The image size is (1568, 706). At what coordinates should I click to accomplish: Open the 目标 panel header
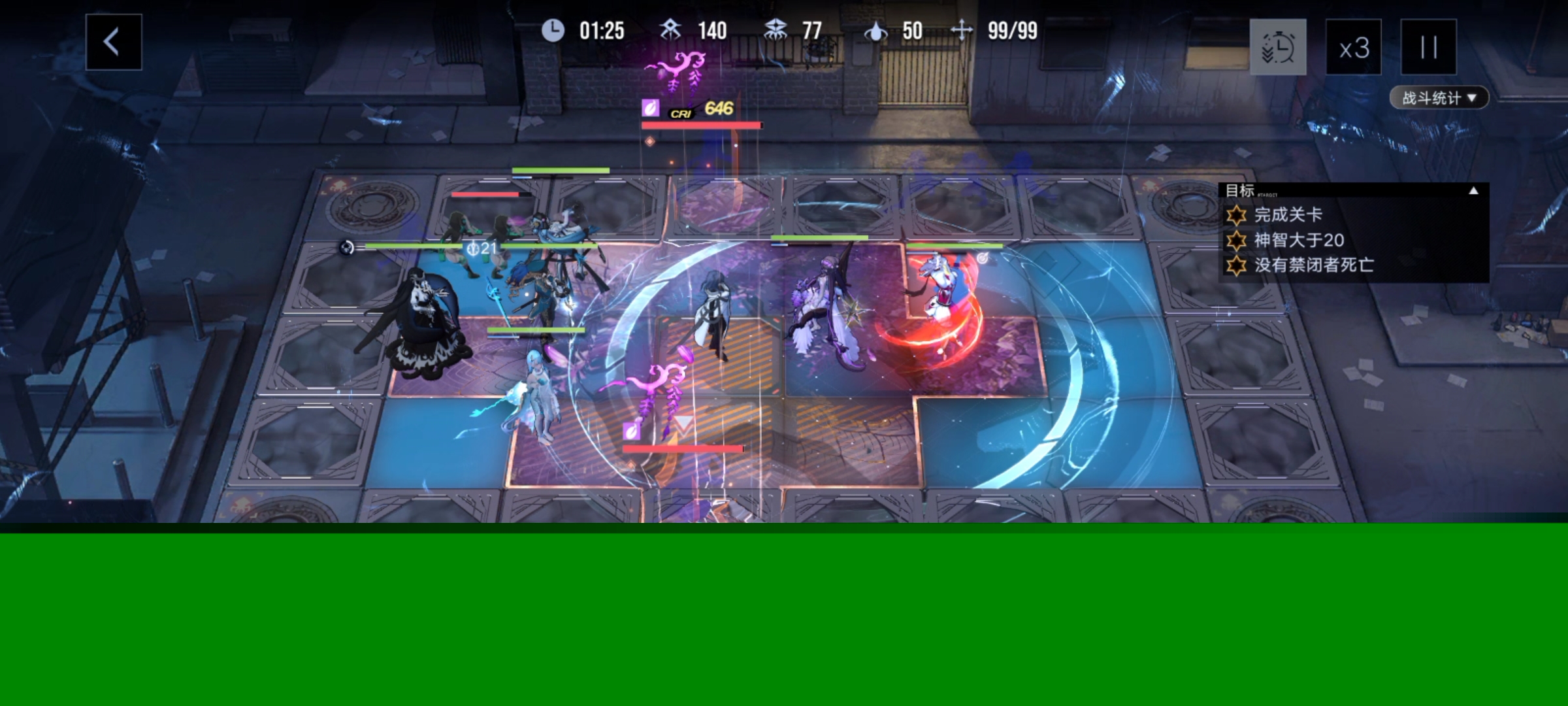pos(1241,190)
